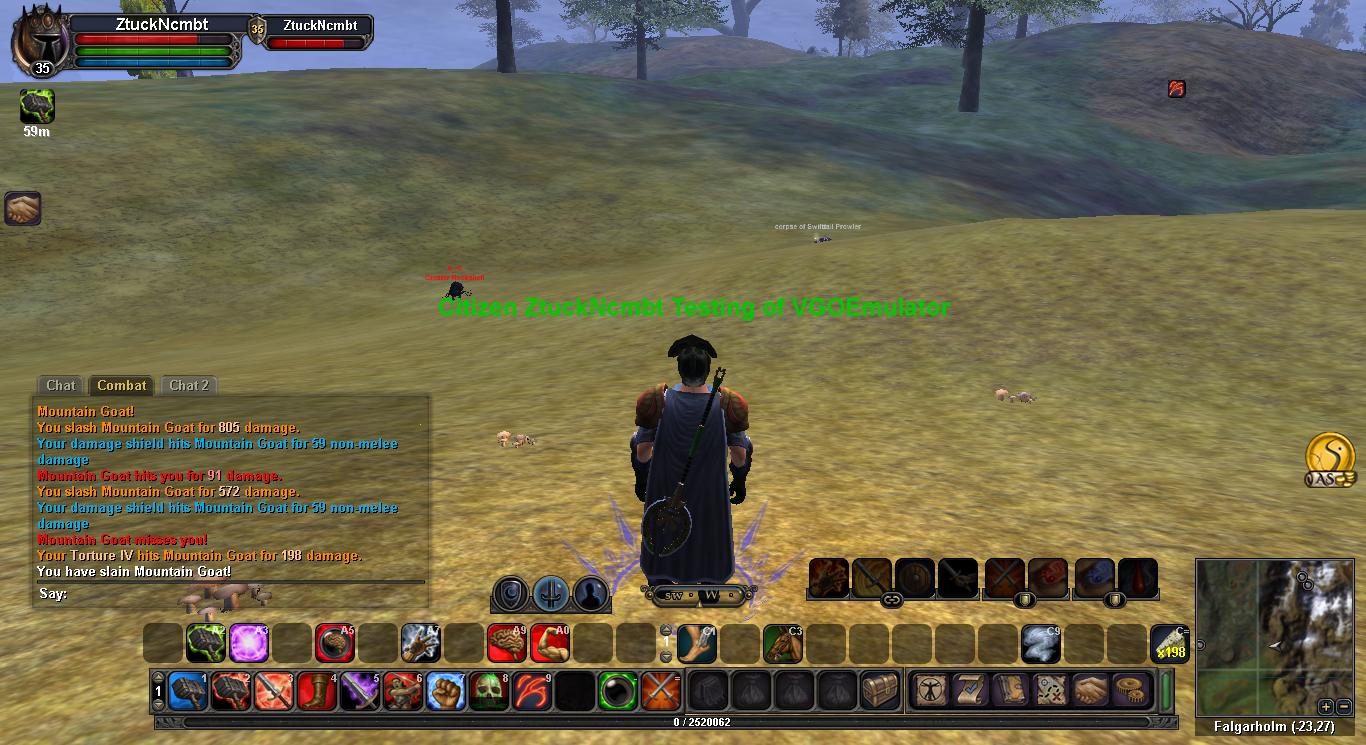This screenshot has width=1366, height=745.
Task: Zoom out the minimap with minus button
Action: pyautogui.click(x=1343, y=706)
